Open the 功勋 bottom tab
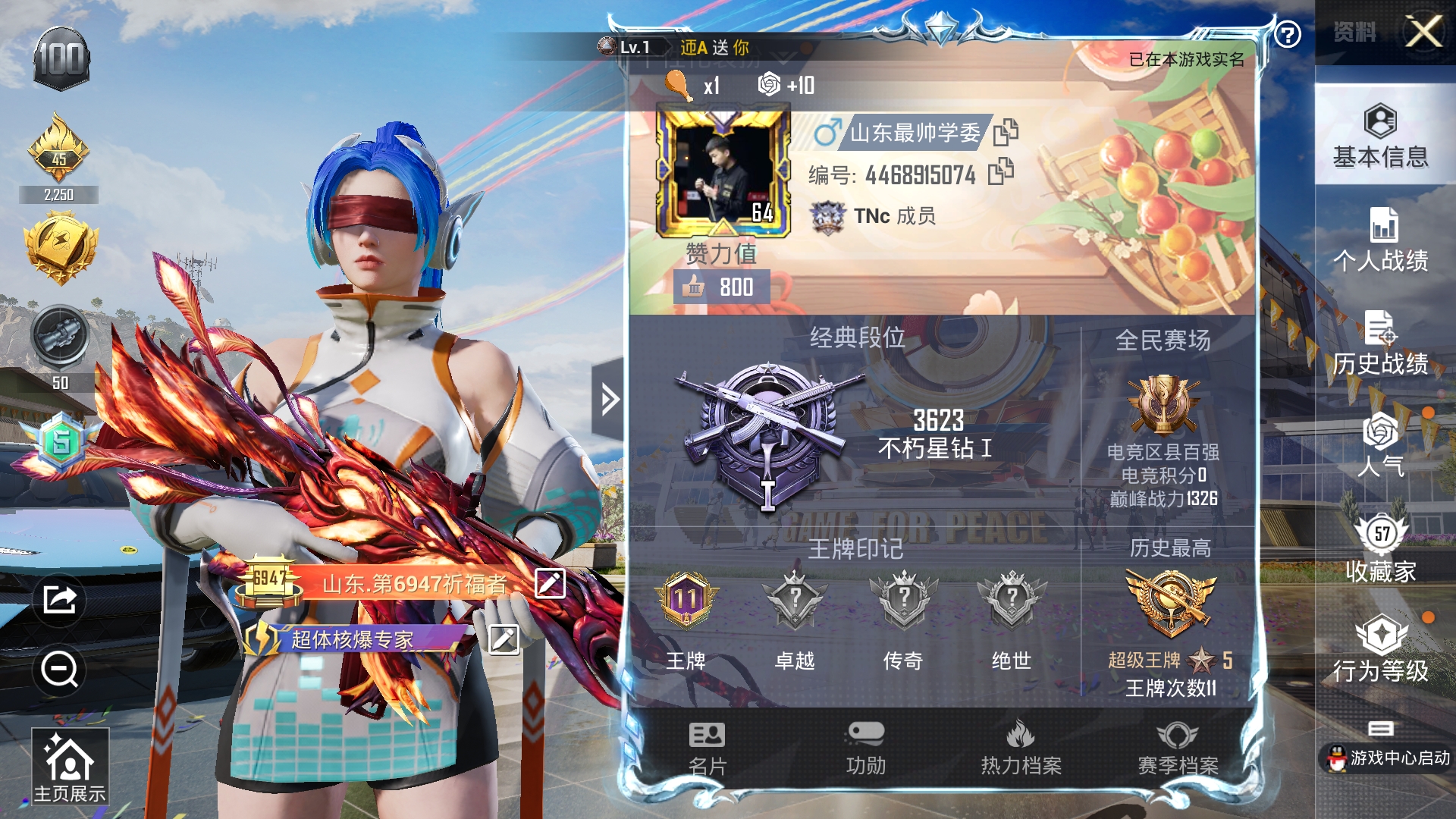Screen dimensions: 1456x819 coord(865,748)
